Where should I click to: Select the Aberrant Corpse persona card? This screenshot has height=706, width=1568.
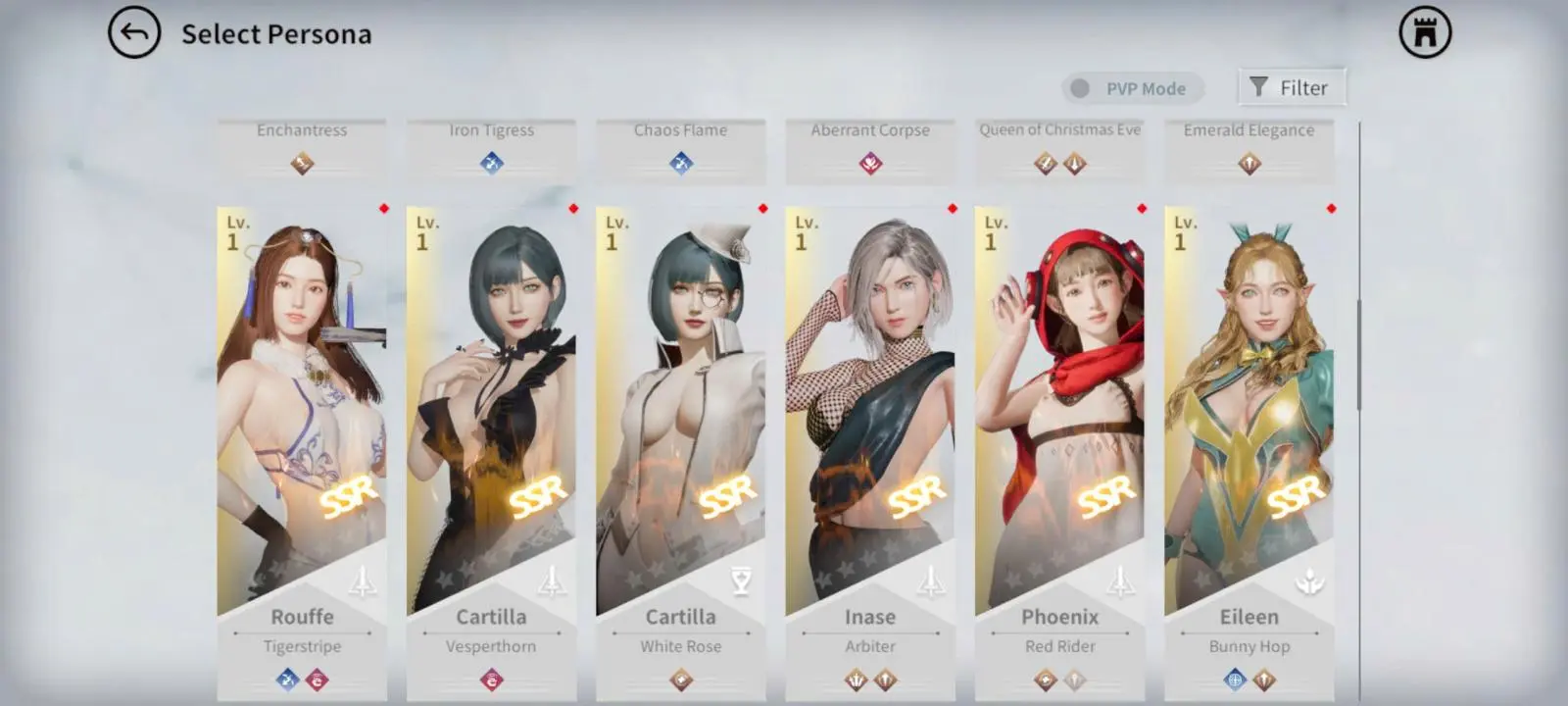(x=870, y=149)
